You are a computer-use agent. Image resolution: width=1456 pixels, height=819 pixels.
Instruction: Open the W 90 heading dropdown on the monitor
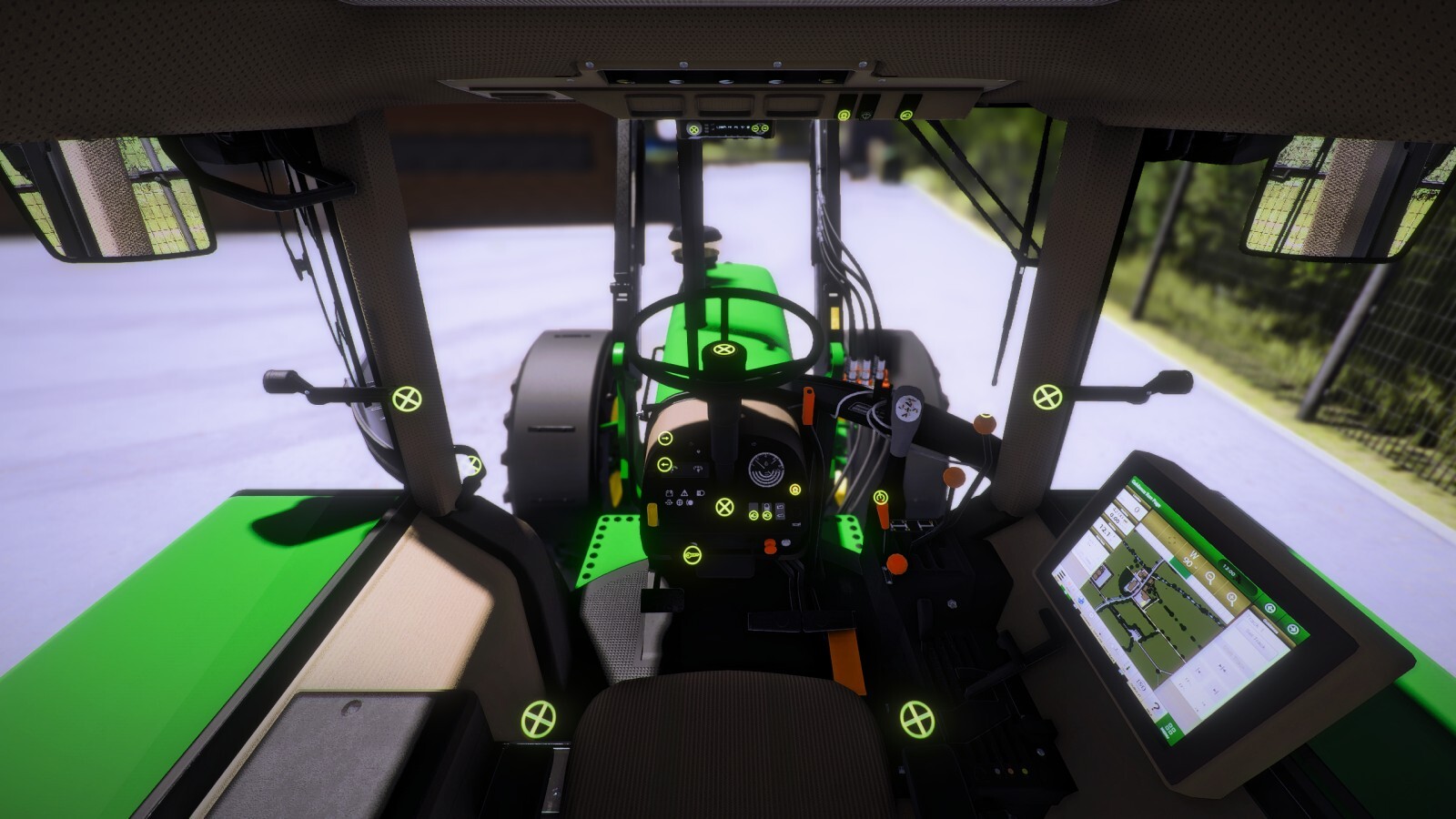(x=1188, y=558)
